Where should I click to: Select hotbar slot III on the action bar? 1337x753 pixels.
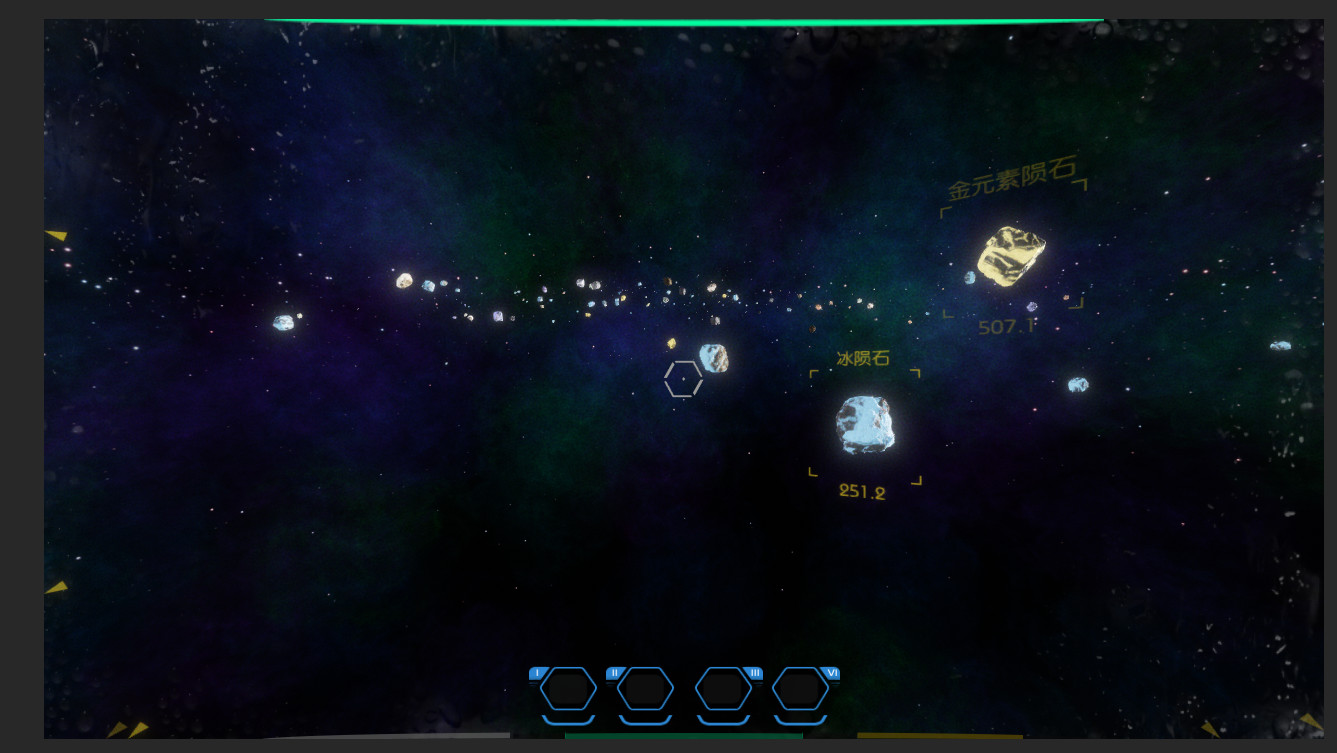coord(721,689)
